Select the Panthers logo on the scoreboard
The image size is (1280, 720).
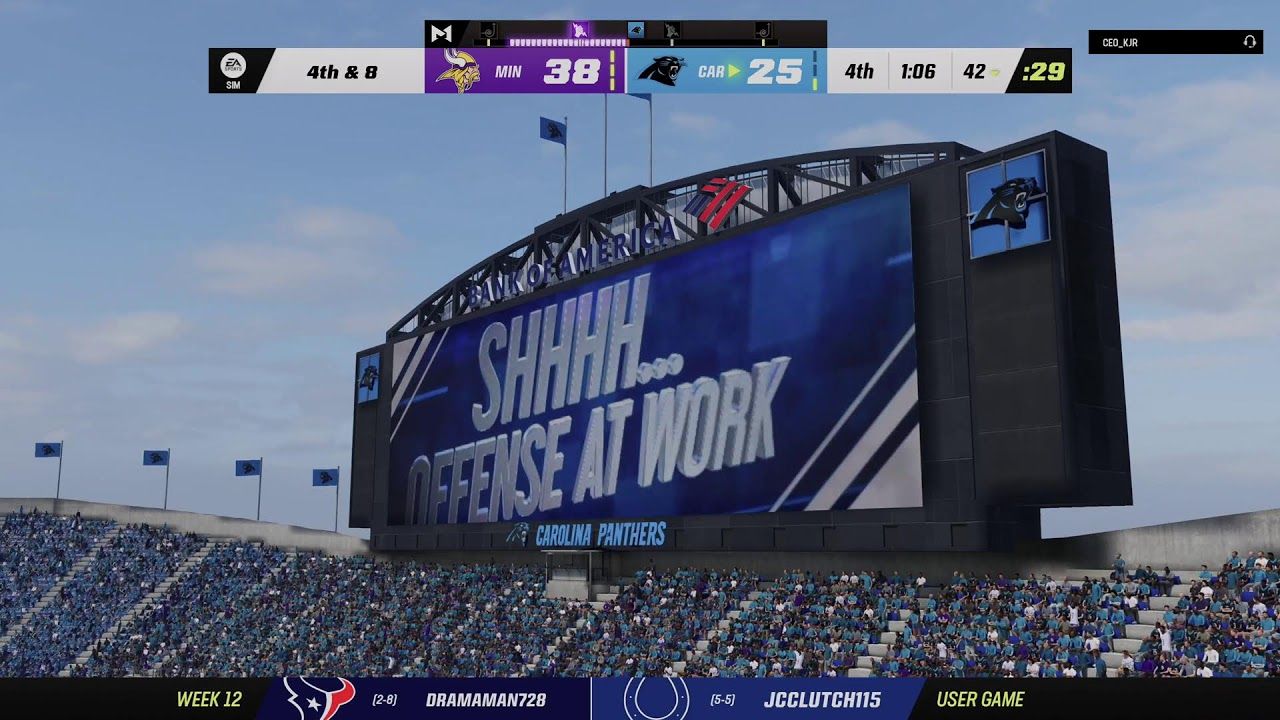(x=660, y=71)
